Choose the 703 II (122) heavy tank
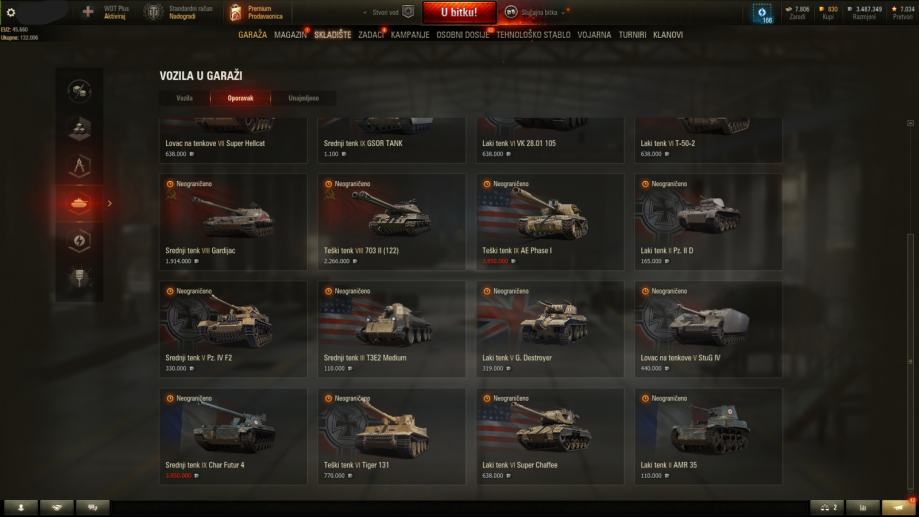Image resolution: width=919 pixels, height=517 pixels. point(391,222)
